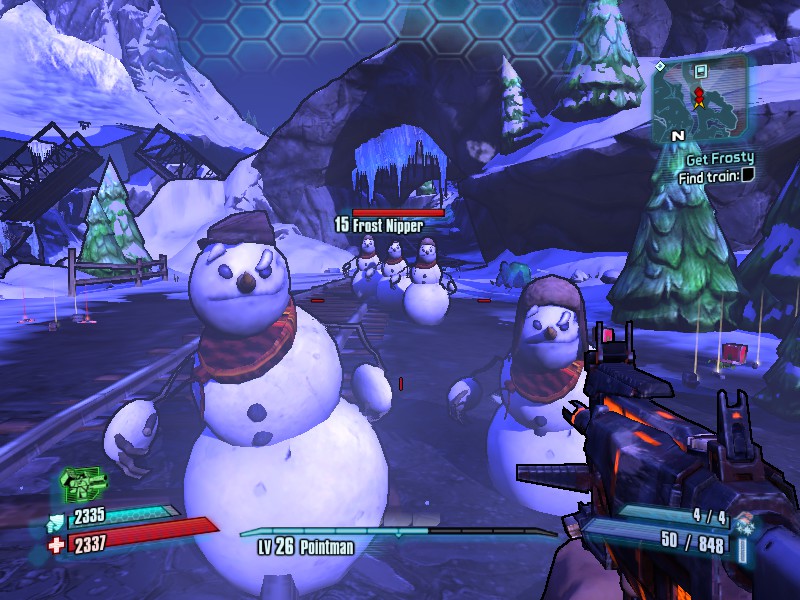Tick the Find train objective box
Image resolution: width=800 pixels, height=600 pixels.
point(748,176)
